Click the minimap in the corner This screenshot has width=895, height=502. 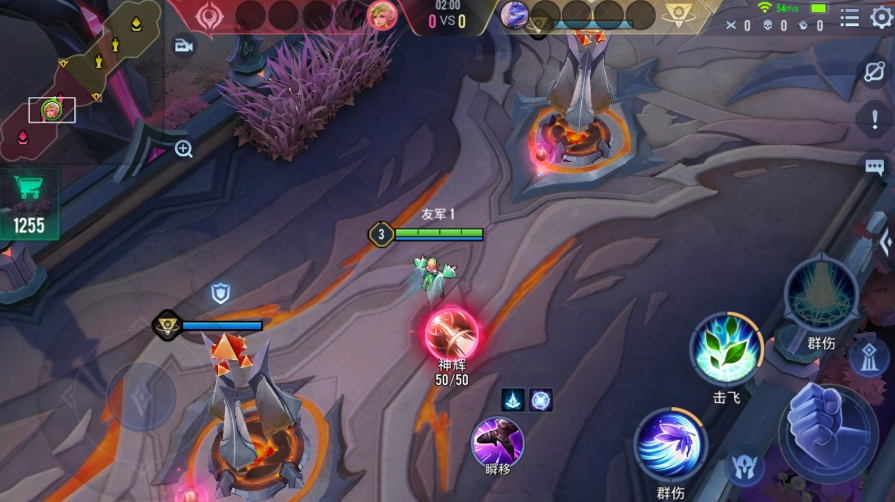click(80, 75)
